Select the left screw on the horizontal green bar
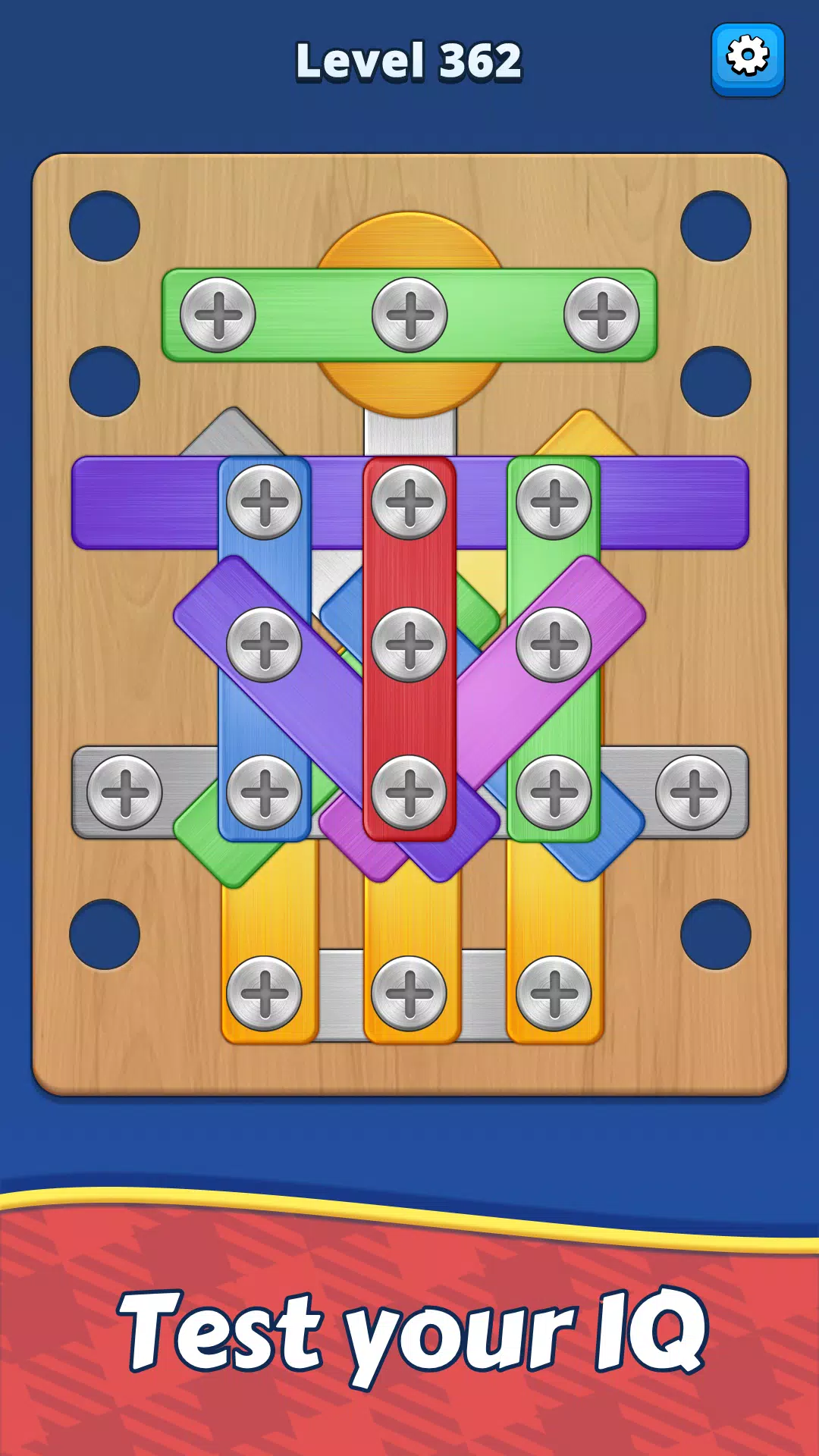This screenshot has height=1456, width=819. (218, 315)
